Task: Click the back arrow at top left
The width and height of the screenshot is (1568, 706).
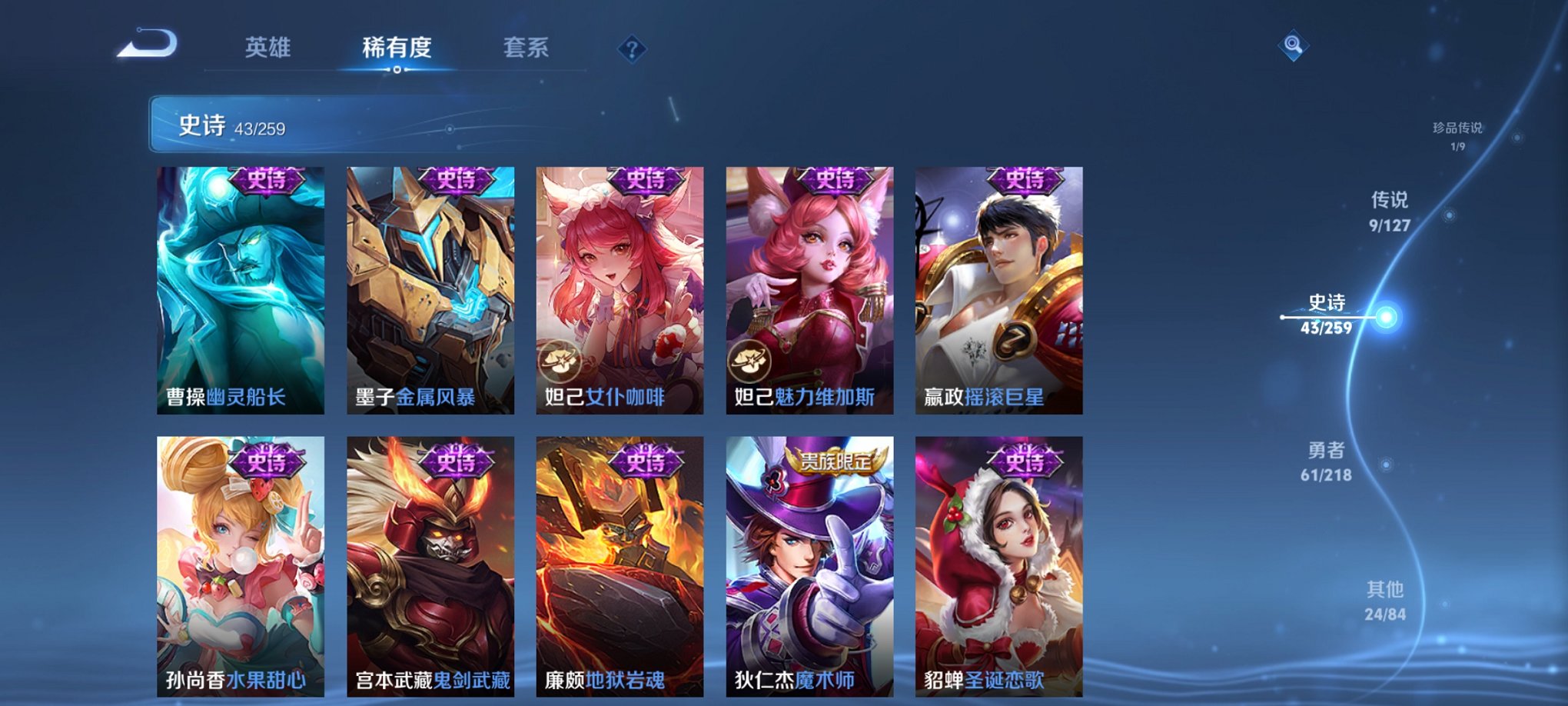Action: (148, 48)
